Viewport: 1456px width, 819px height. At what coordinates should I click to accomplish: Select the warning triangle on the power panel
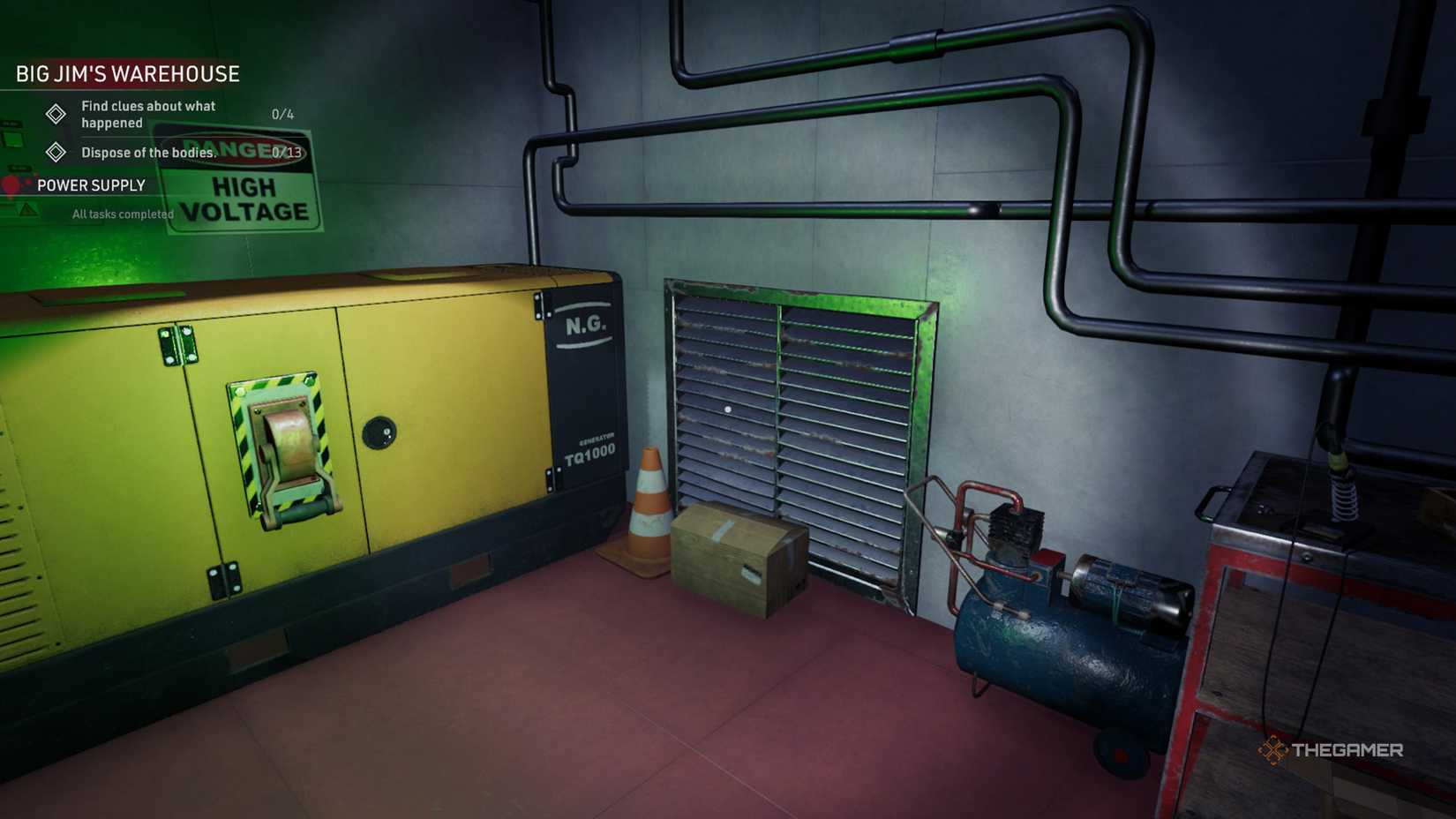click(x=27, y=209)
